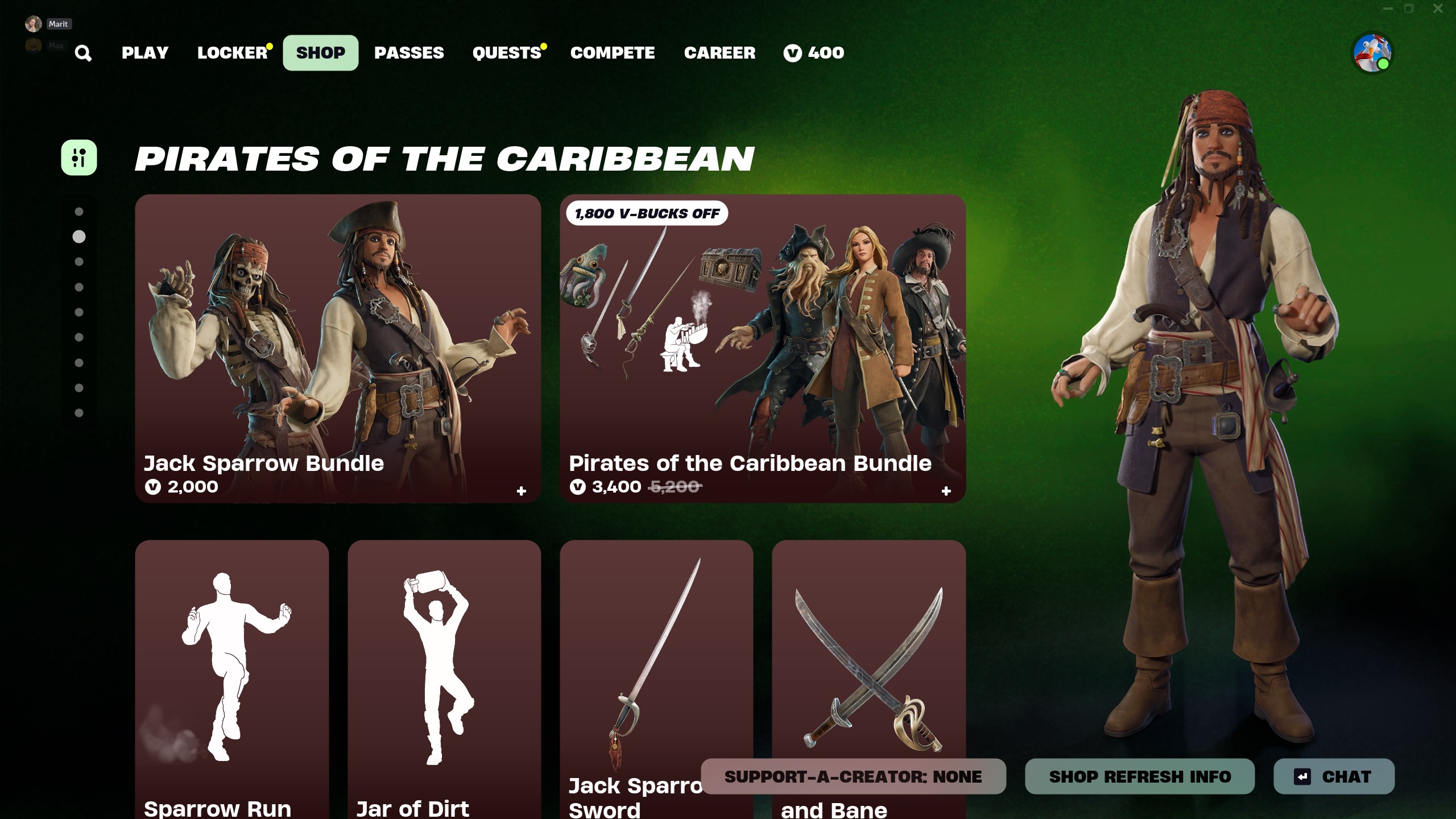The width and height of the screenshot is (1456, 819).
Task: Show Shop Refresh Info
Action: [1140, 776]
